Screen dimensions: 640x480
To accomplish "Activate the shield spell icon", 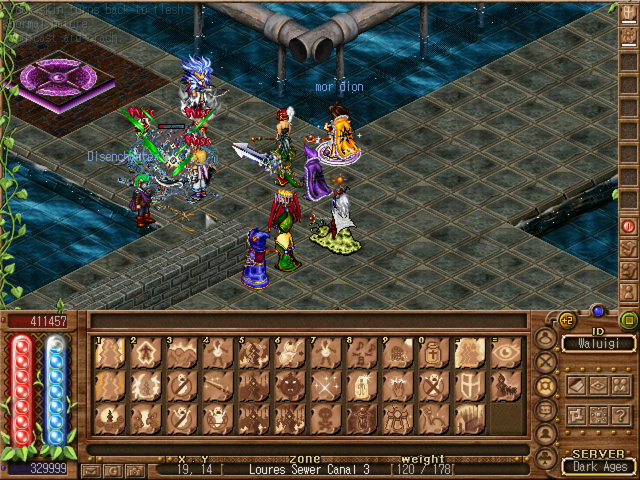I will point(466,385).
